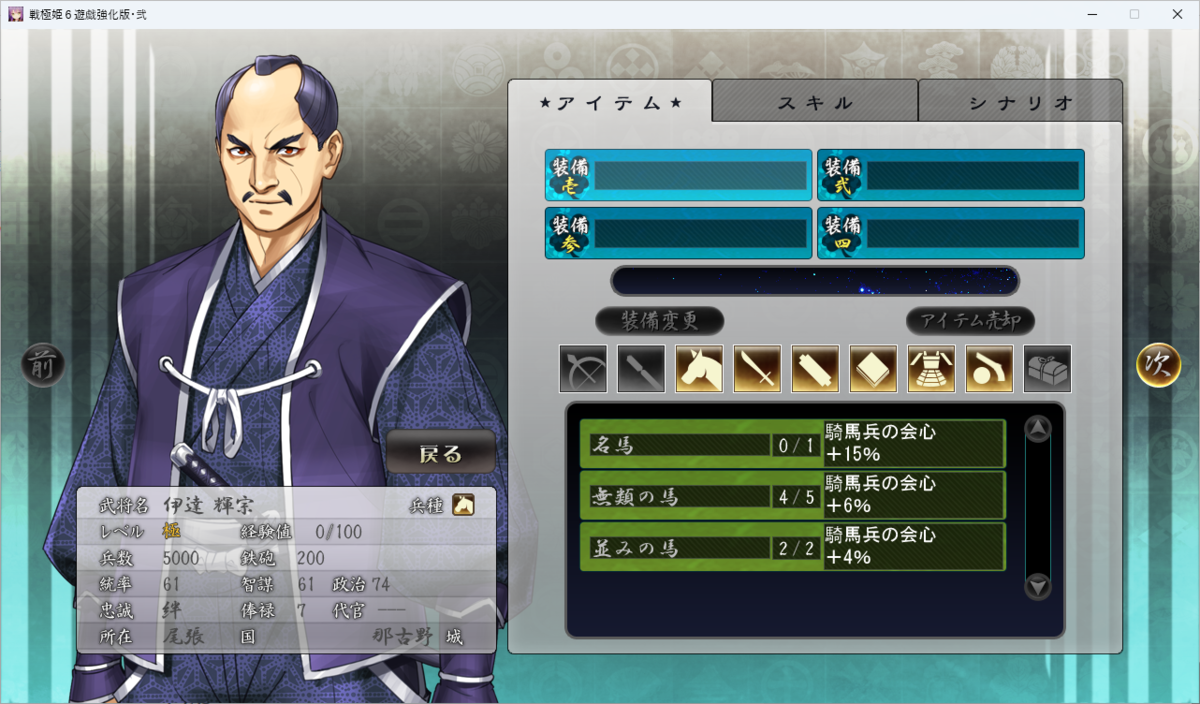The image size is (1200, 704).
Task: Click the アイテム売却 sell button
Action: 970,321
